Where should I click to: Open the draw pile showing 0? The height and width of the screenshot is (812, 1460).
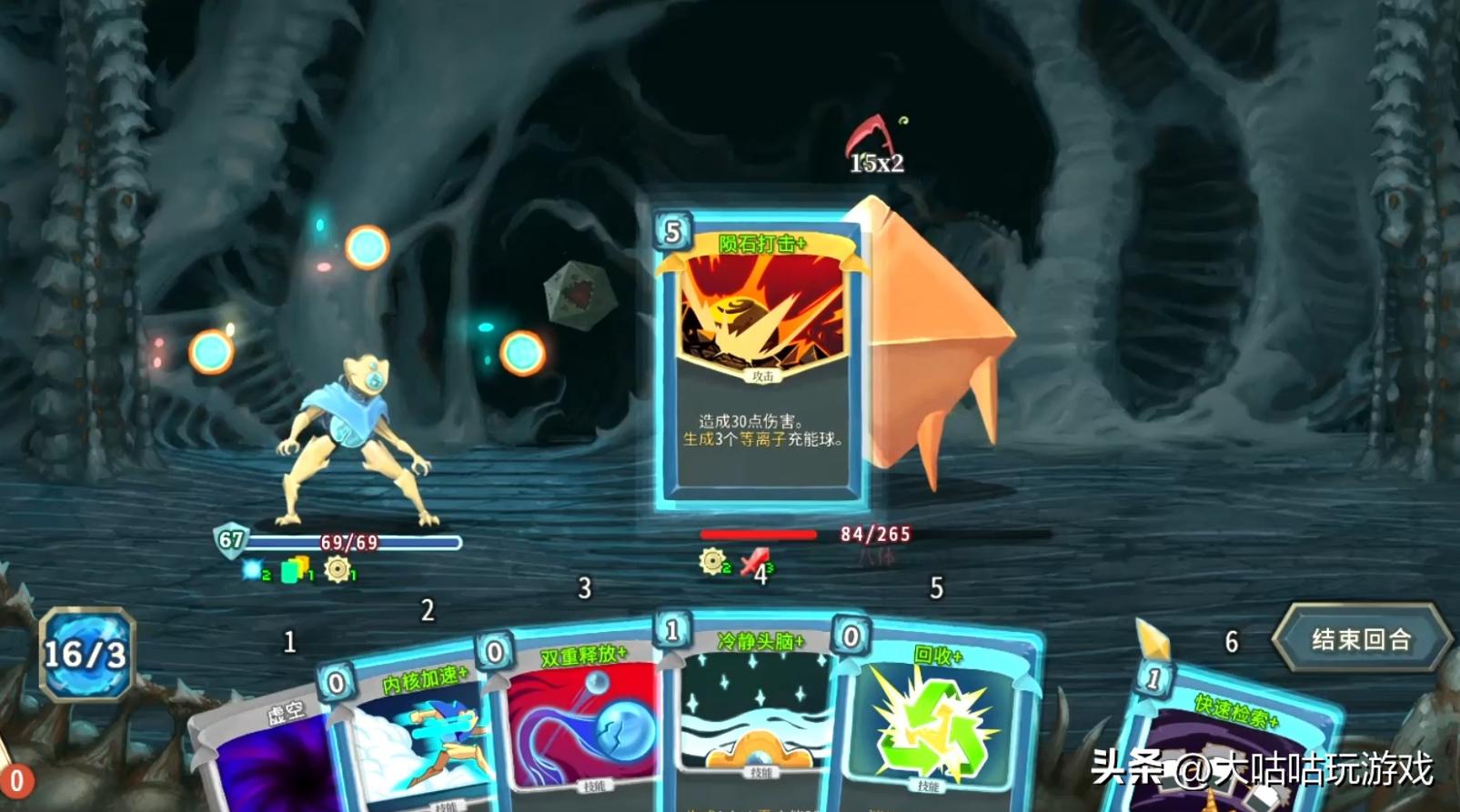pos(15,780)
